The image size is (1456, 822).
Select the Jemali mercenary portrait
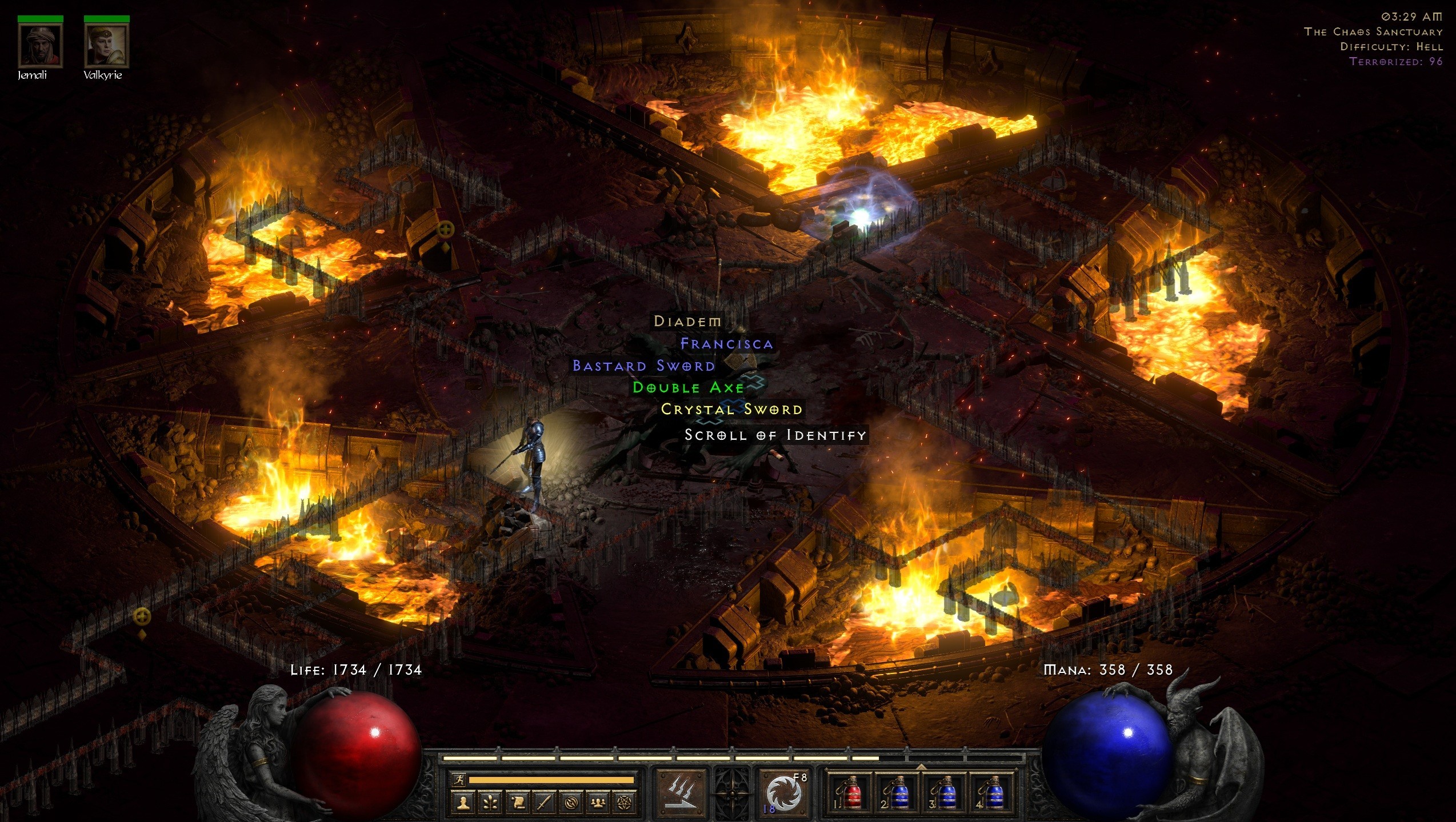tap(40, 46)
